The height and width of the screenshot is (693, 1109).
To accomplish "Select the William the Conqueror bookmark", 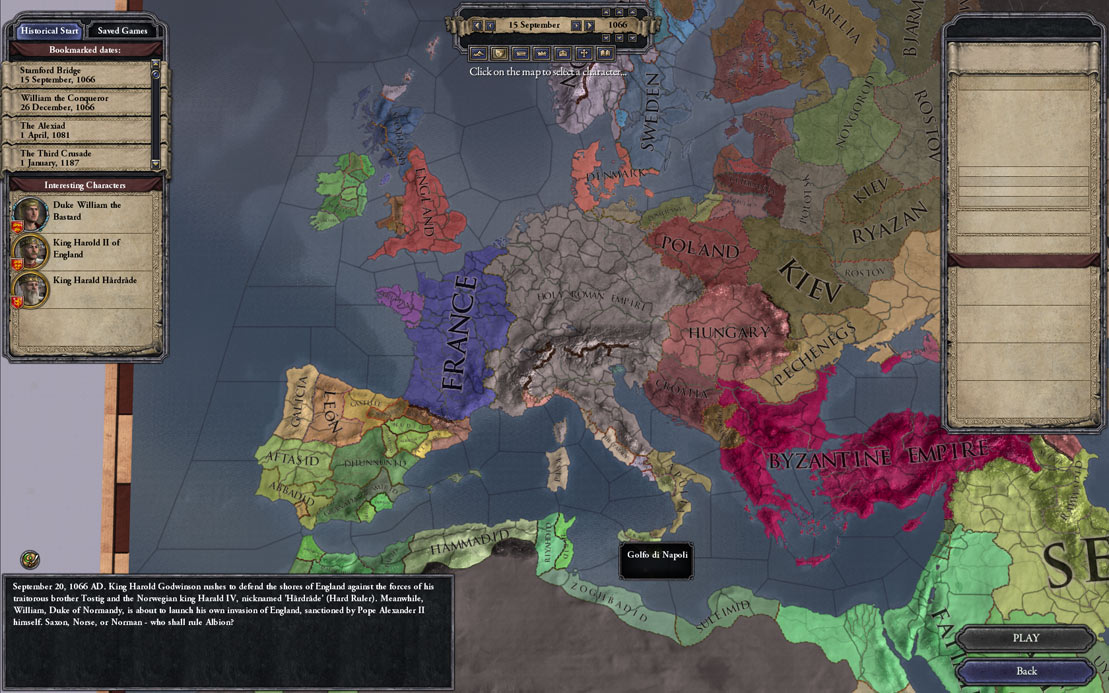I will (78, 102).
